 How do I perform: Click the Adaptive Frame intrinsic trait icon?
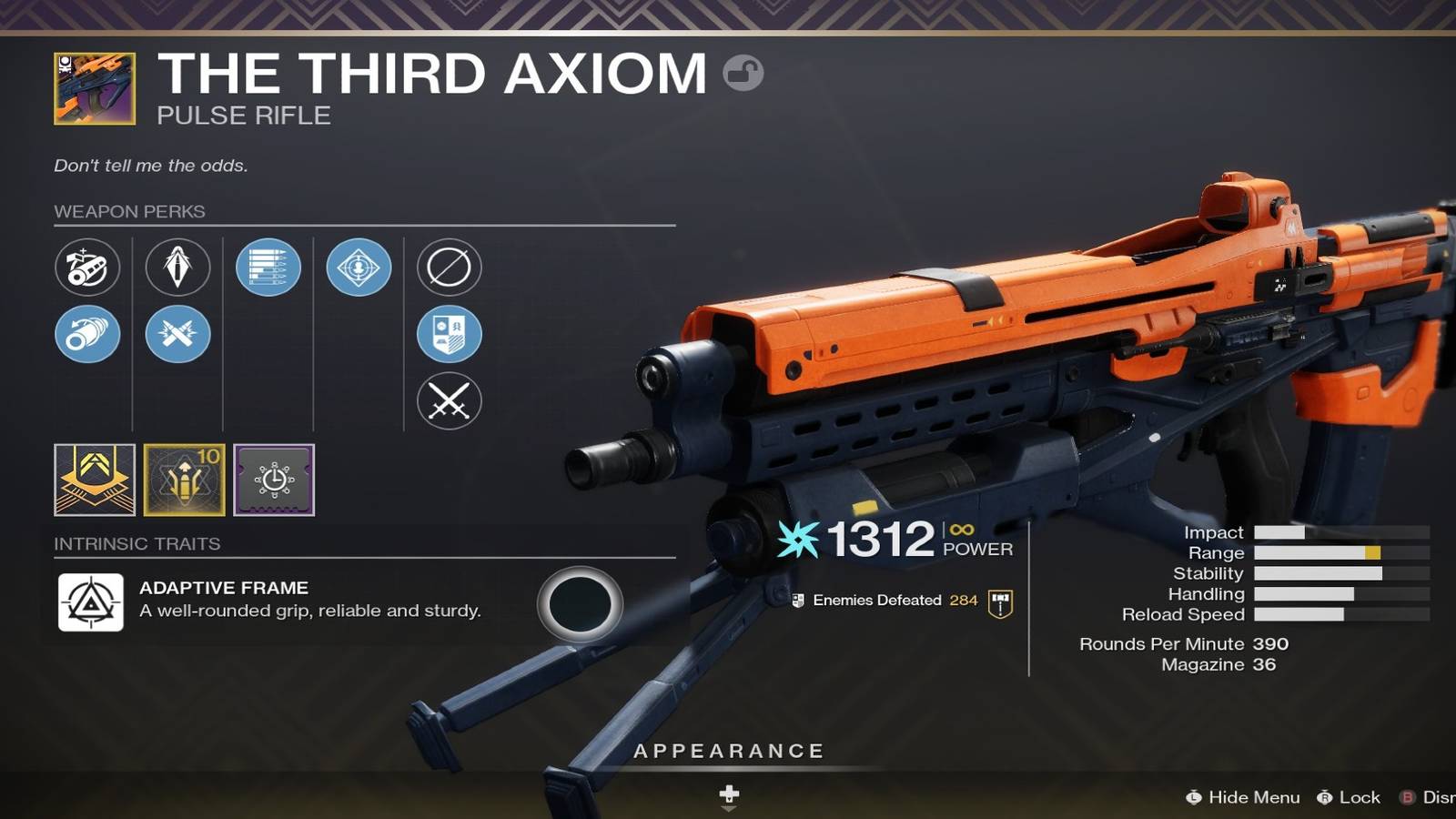pos(90,602)
